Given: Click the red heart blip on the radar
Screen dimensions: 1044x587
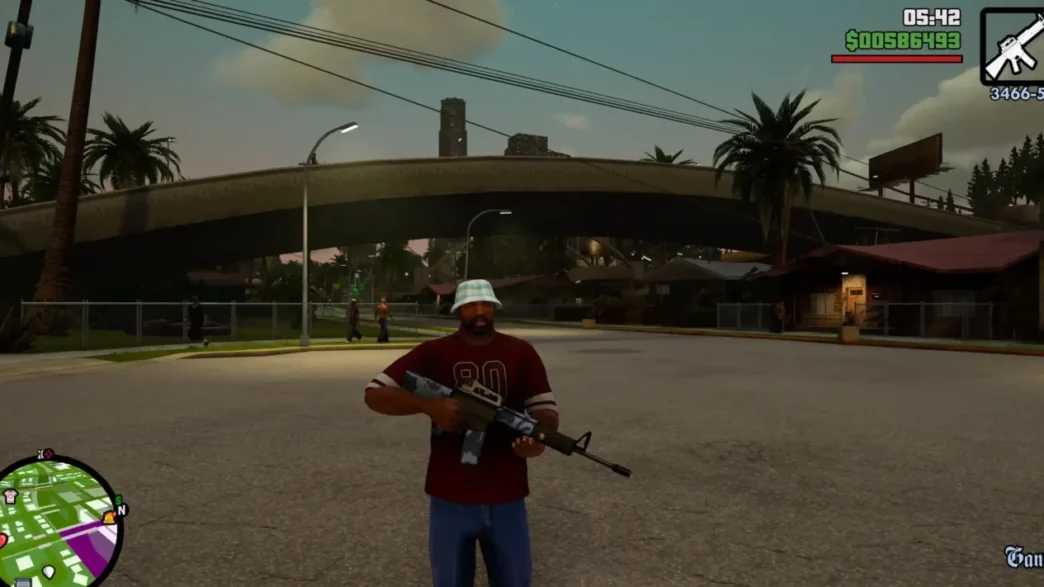Looking at the screenshot, I should coord(3,541).
